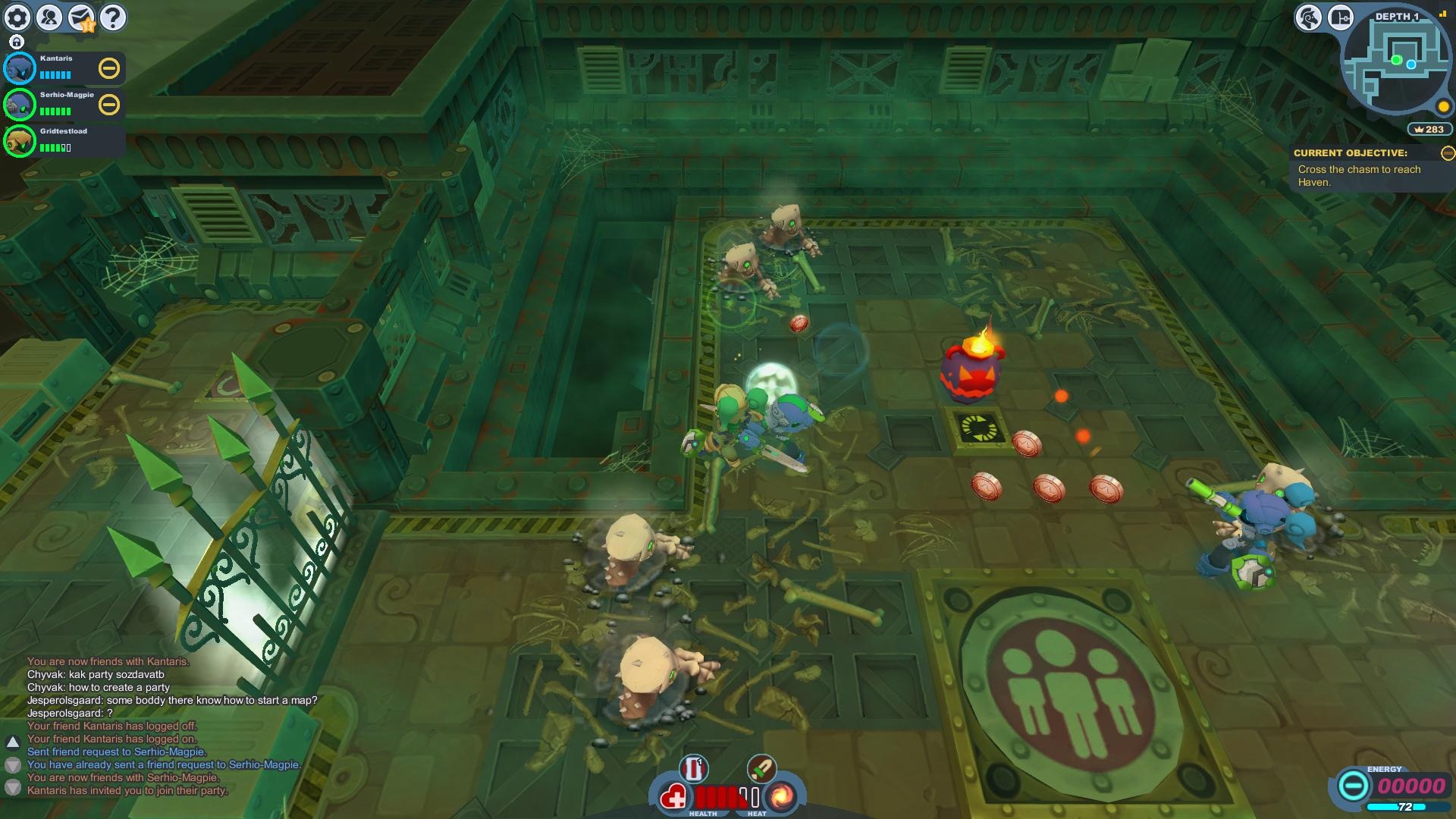Open the treasure chest inventory icon
Viewport: 1456px width, 819px height.
1340,17
